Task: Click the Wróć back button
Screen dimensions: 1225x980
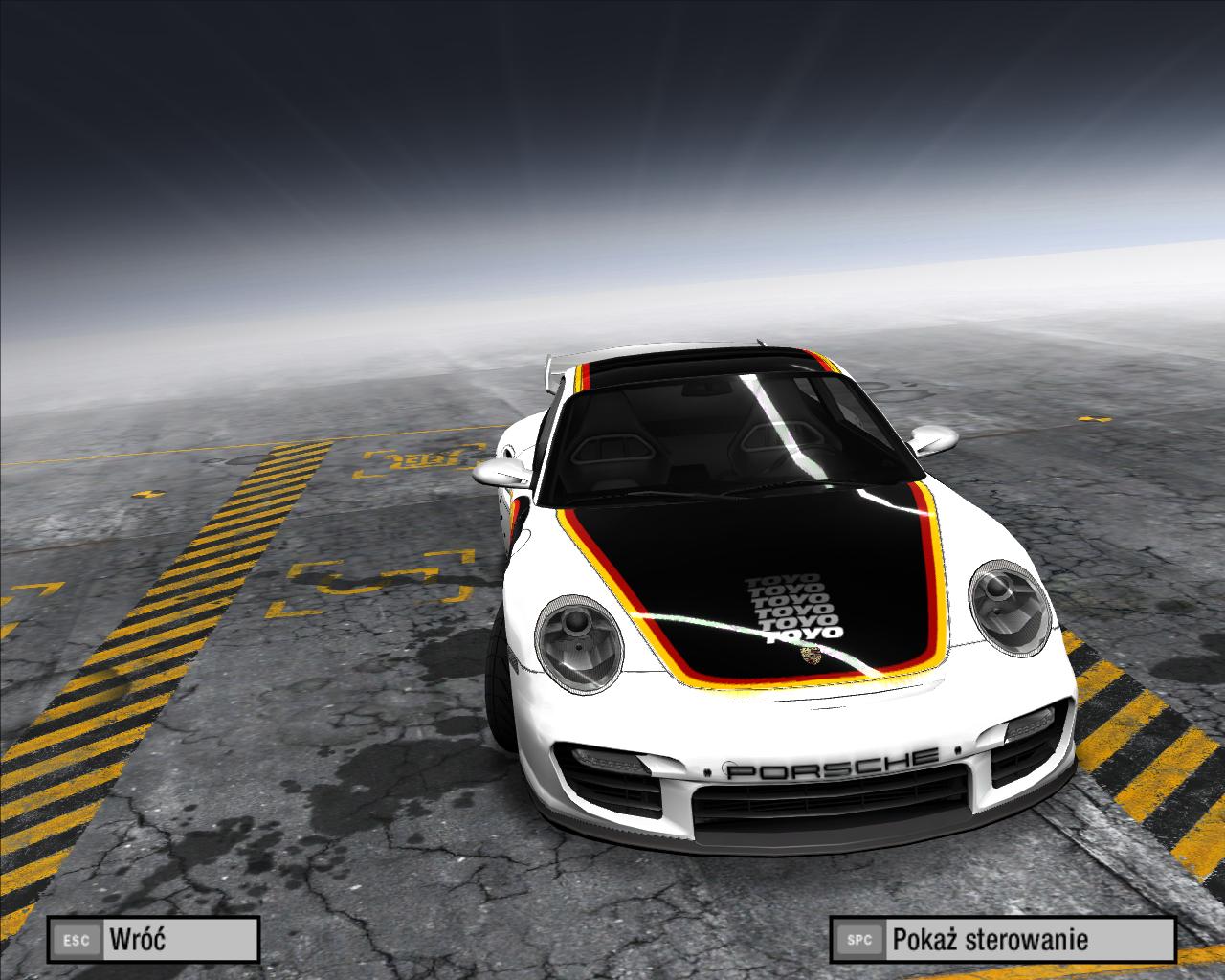Action: (x=154, y=939)
